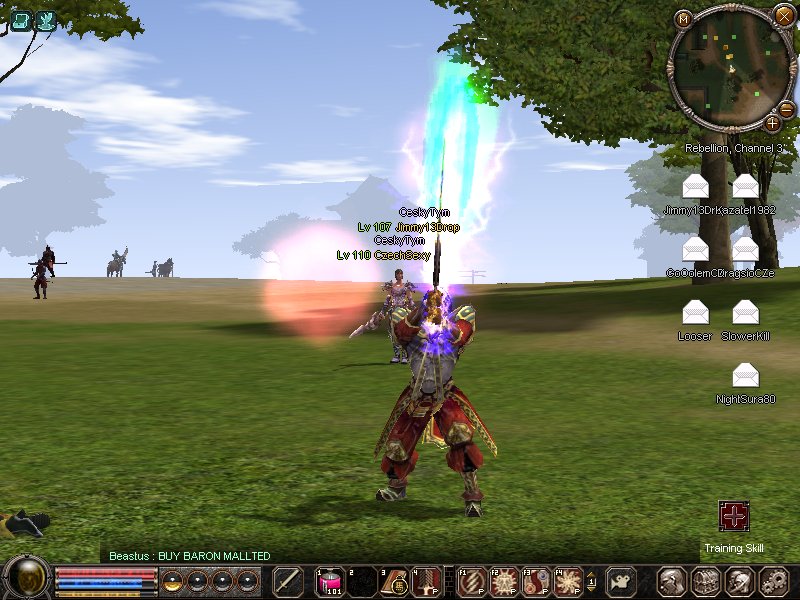Screen dimensions: 800x600
Task: Open the whisper envelope from Jimmy13Dr
Action: [x=695, y=186]
